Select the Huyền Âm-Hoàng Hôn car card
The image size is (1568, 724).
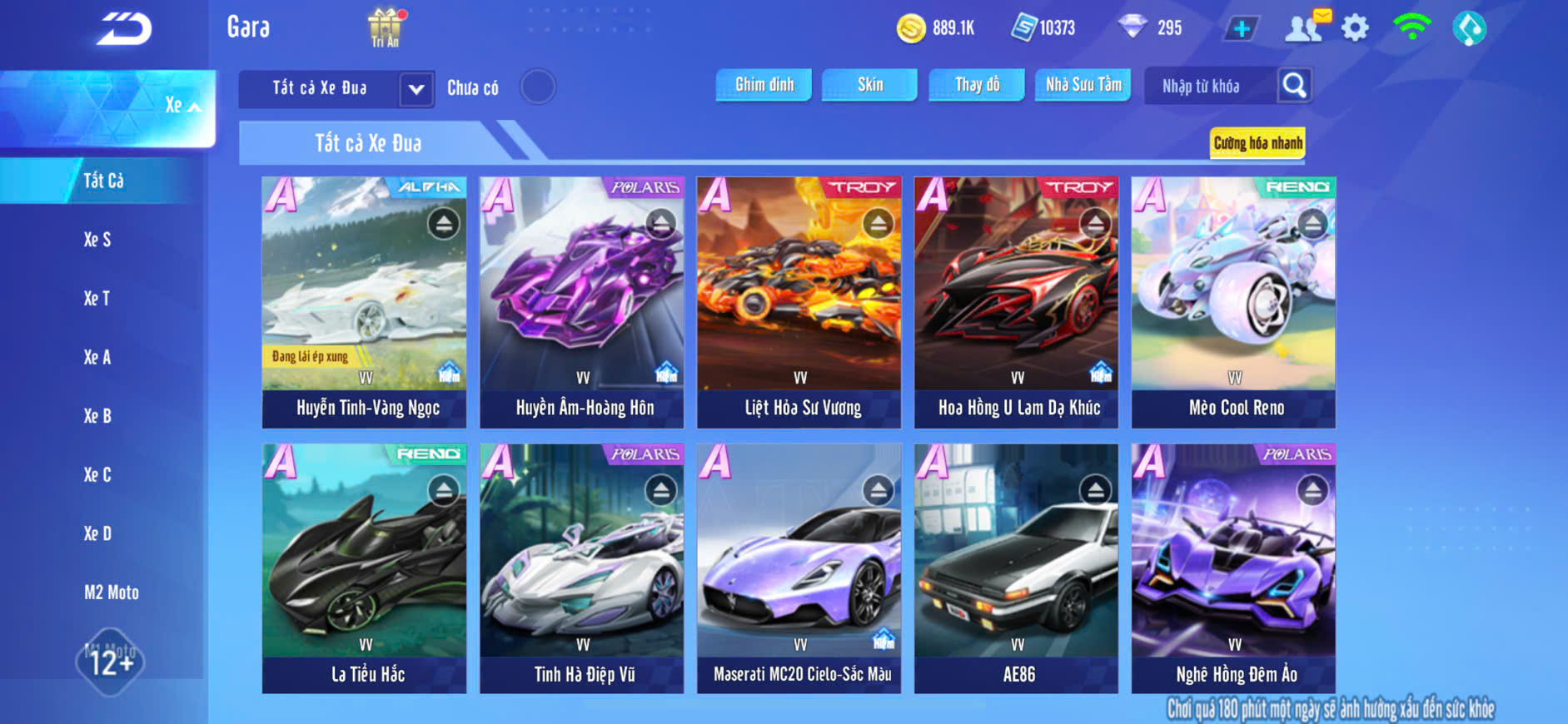point(581,302)
